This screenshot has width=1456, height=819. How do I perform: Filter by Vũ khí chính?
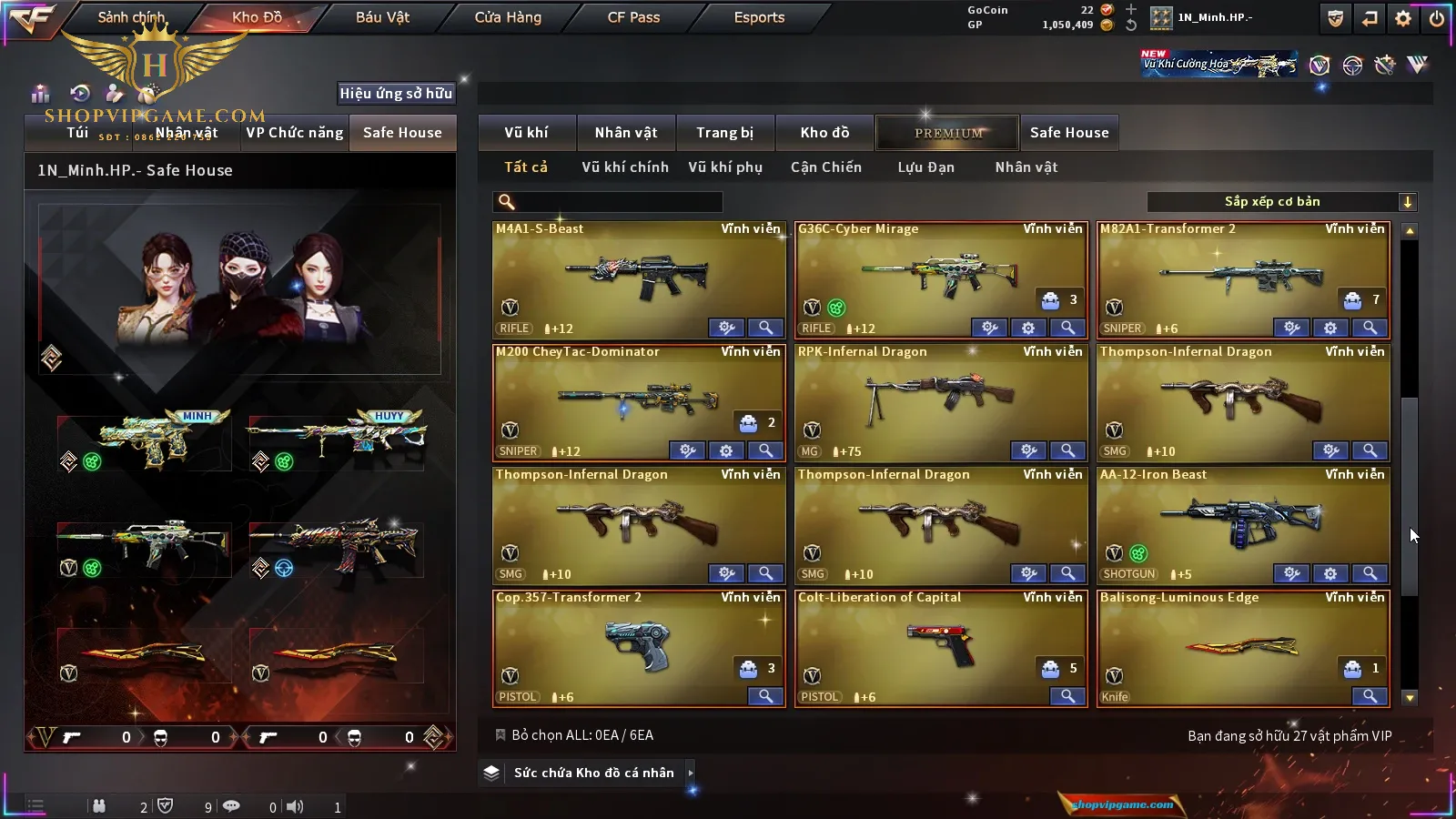624,167
